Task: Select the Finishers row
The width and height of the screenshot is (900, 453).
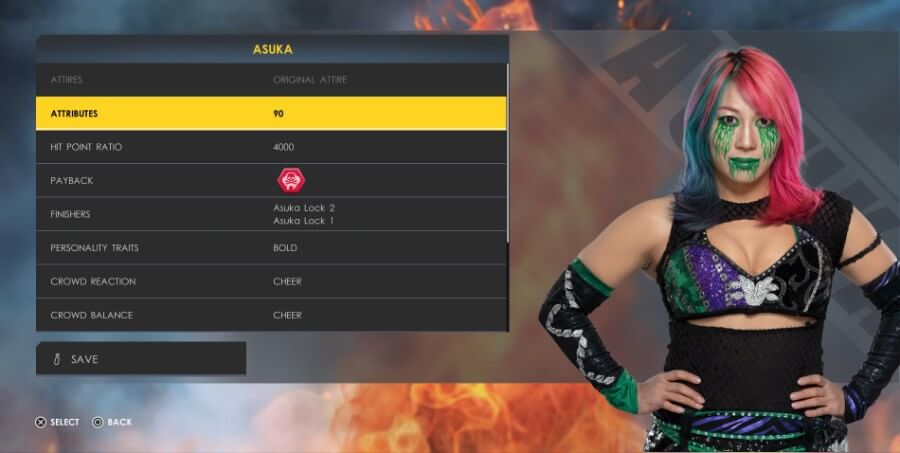Action: click(x=270, y=214)
